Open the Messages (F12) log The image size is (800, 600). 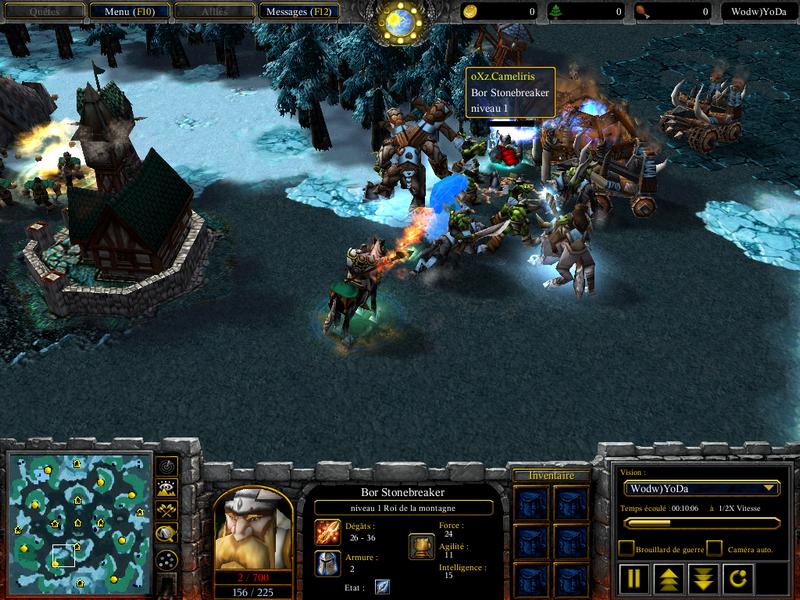click(298, 12)
